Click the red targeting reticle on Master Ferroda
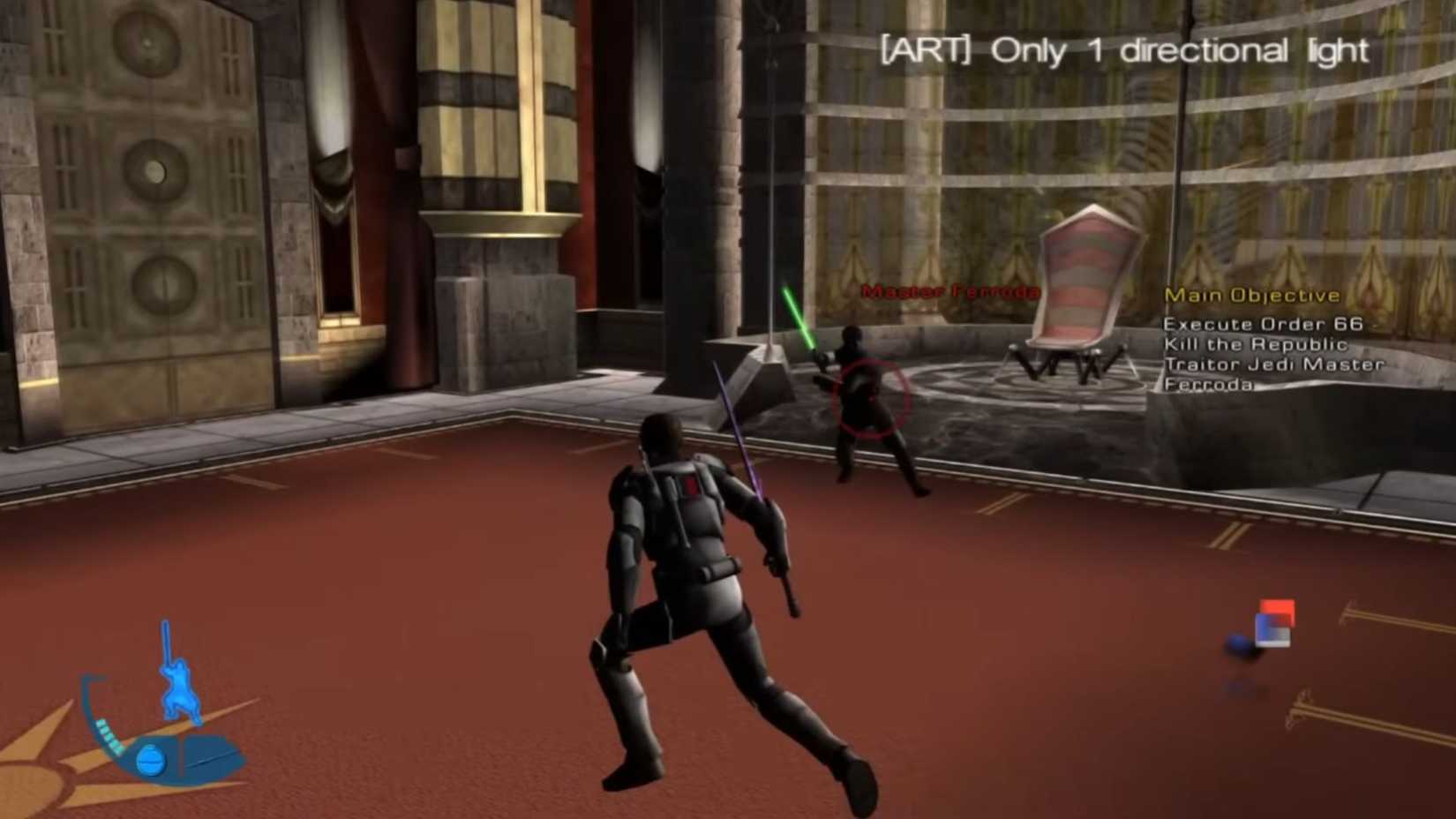 [x=872, y=399]
